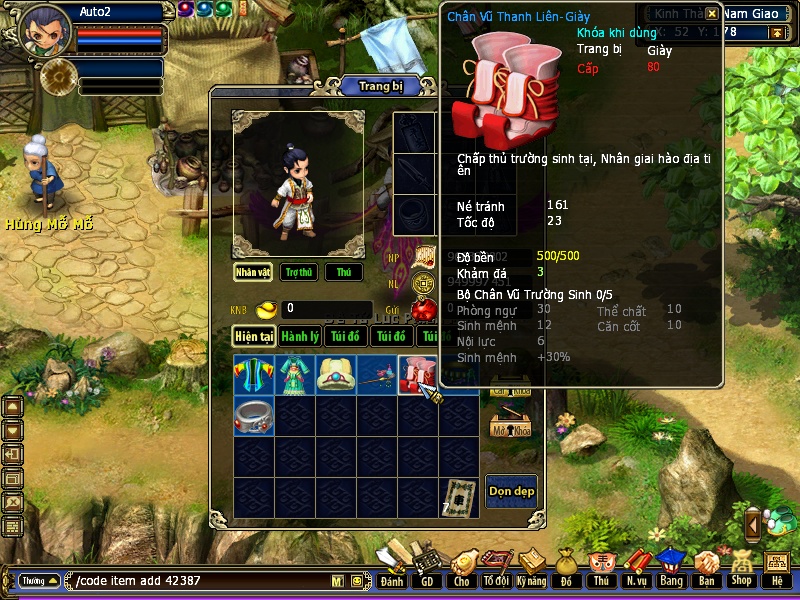Open the Bang guild menu
This screenshot has height=600, width=800.
point(670,567)
